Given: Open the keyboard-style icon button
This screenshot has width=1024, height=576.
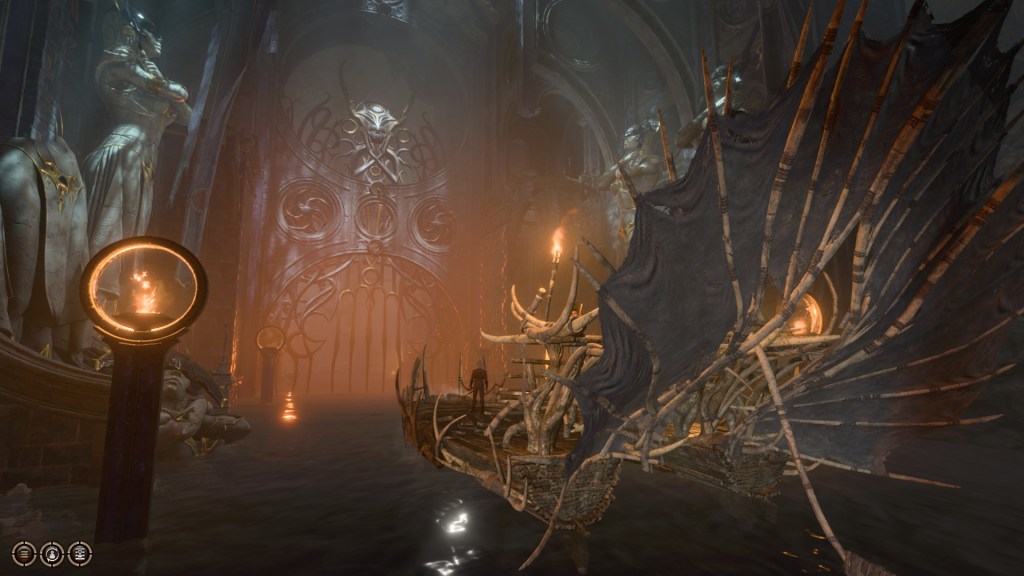Looking at the screenshot, I should tap(80, 553).
